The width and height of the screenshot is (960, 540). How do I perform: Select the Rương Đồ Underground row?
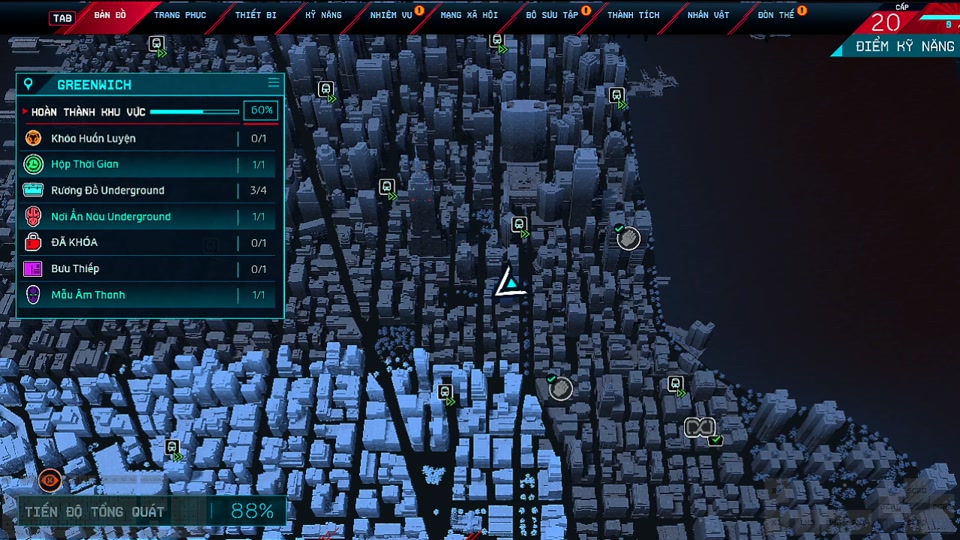pos(148,190)
